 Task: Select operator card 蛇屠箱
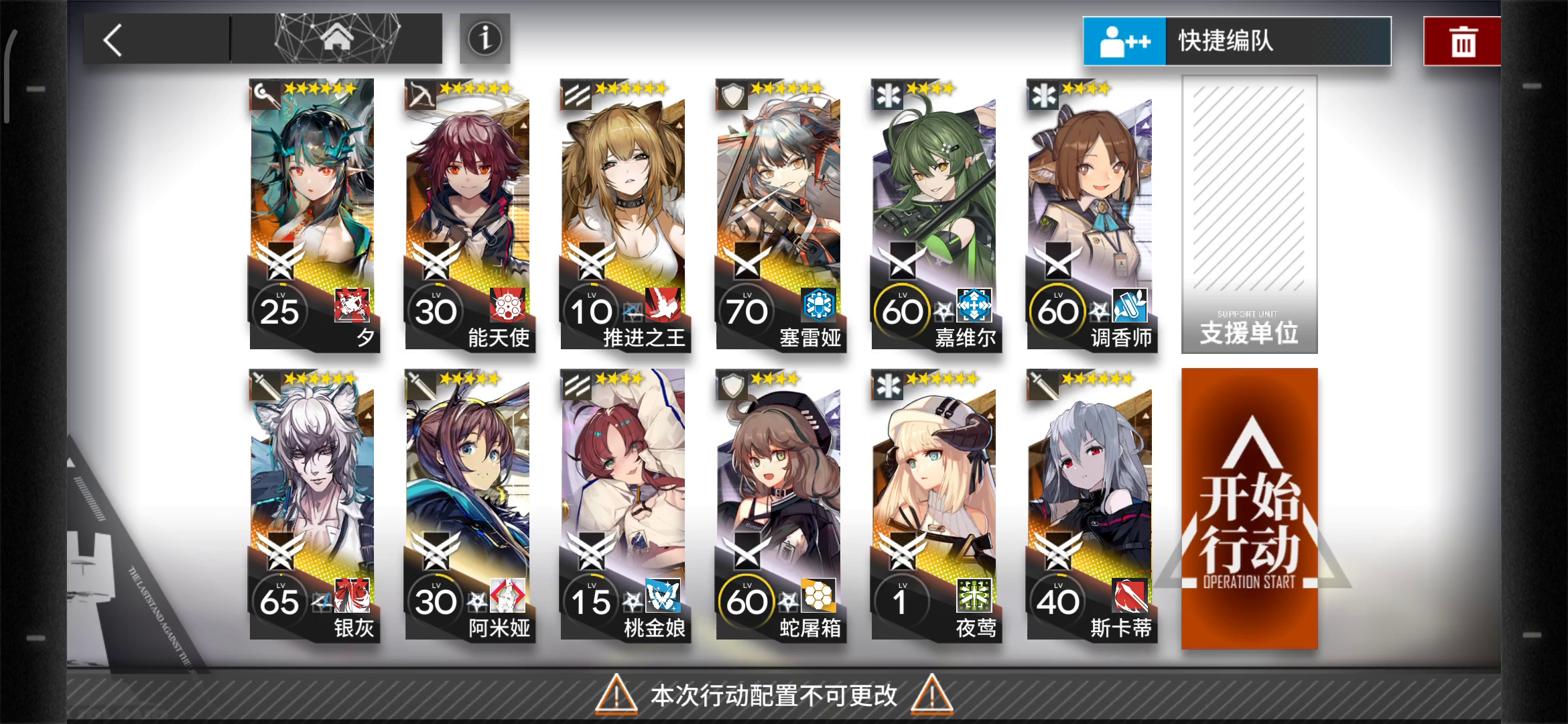coord(779,505)
